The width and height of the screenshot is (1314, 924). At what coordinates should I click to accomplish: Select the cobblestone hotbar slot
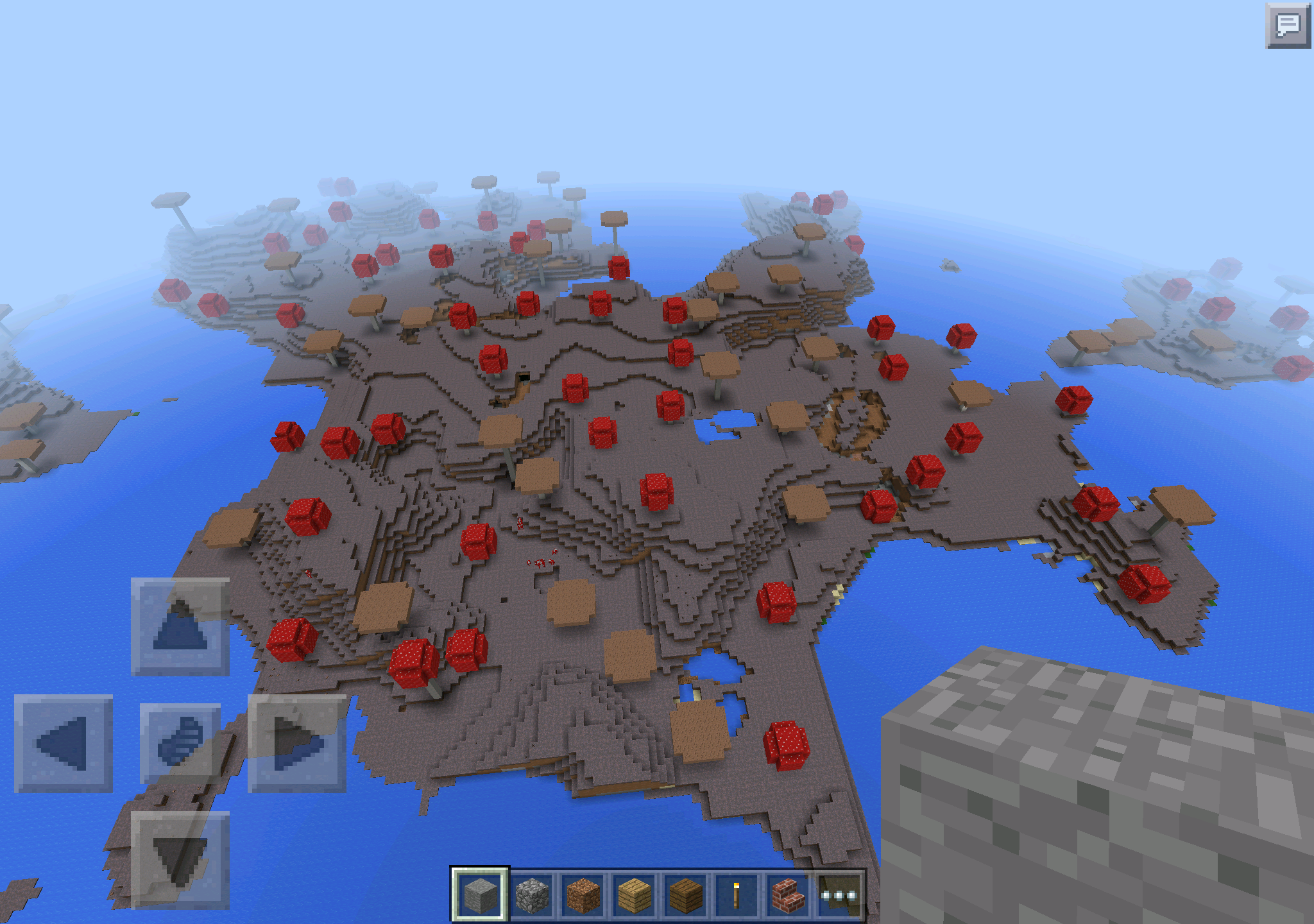pyautogui.click(x=532, y=895)
